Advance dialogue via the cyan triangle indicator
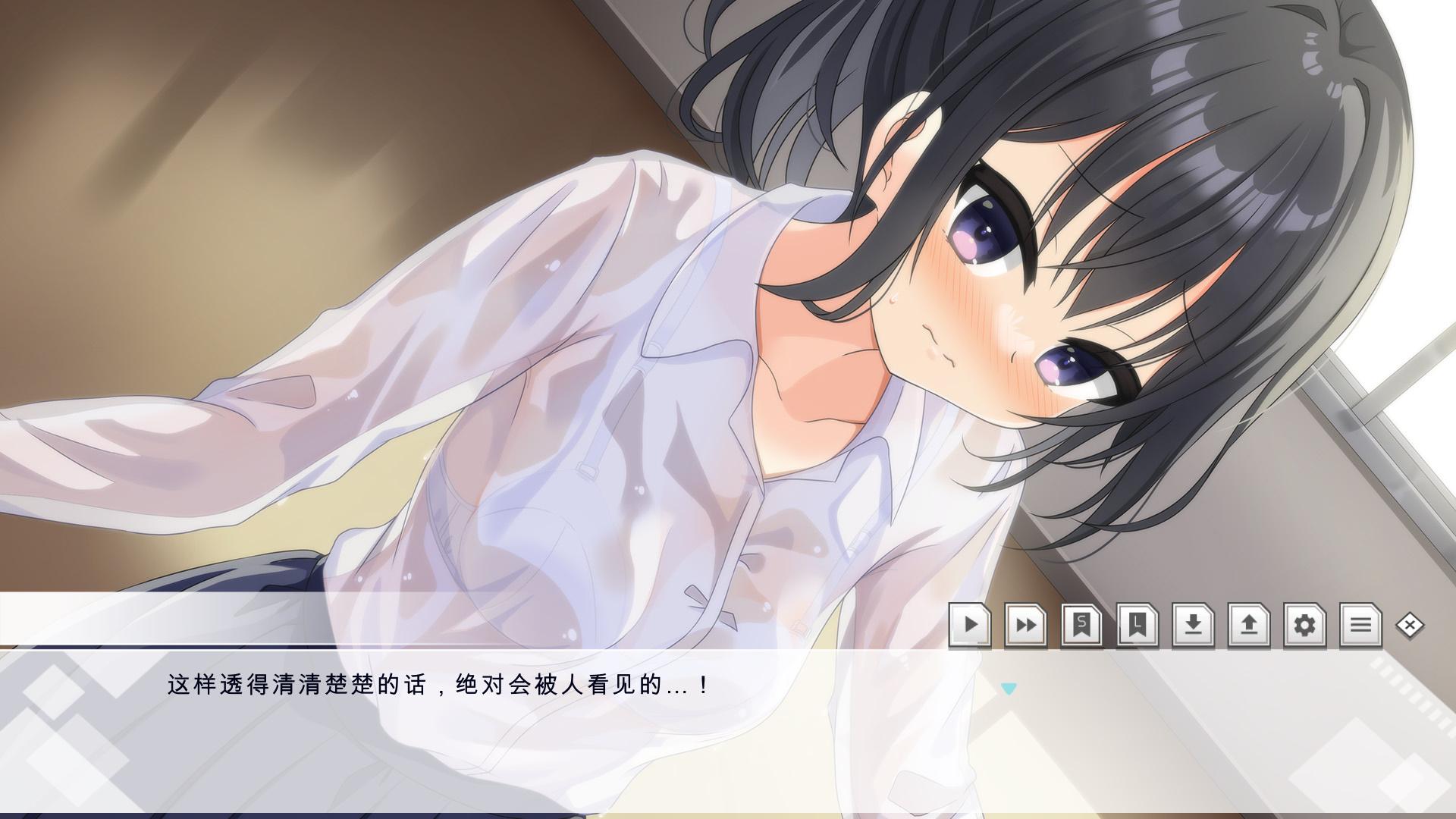This screenshot has width=1456, height=819. point(1008,689)
